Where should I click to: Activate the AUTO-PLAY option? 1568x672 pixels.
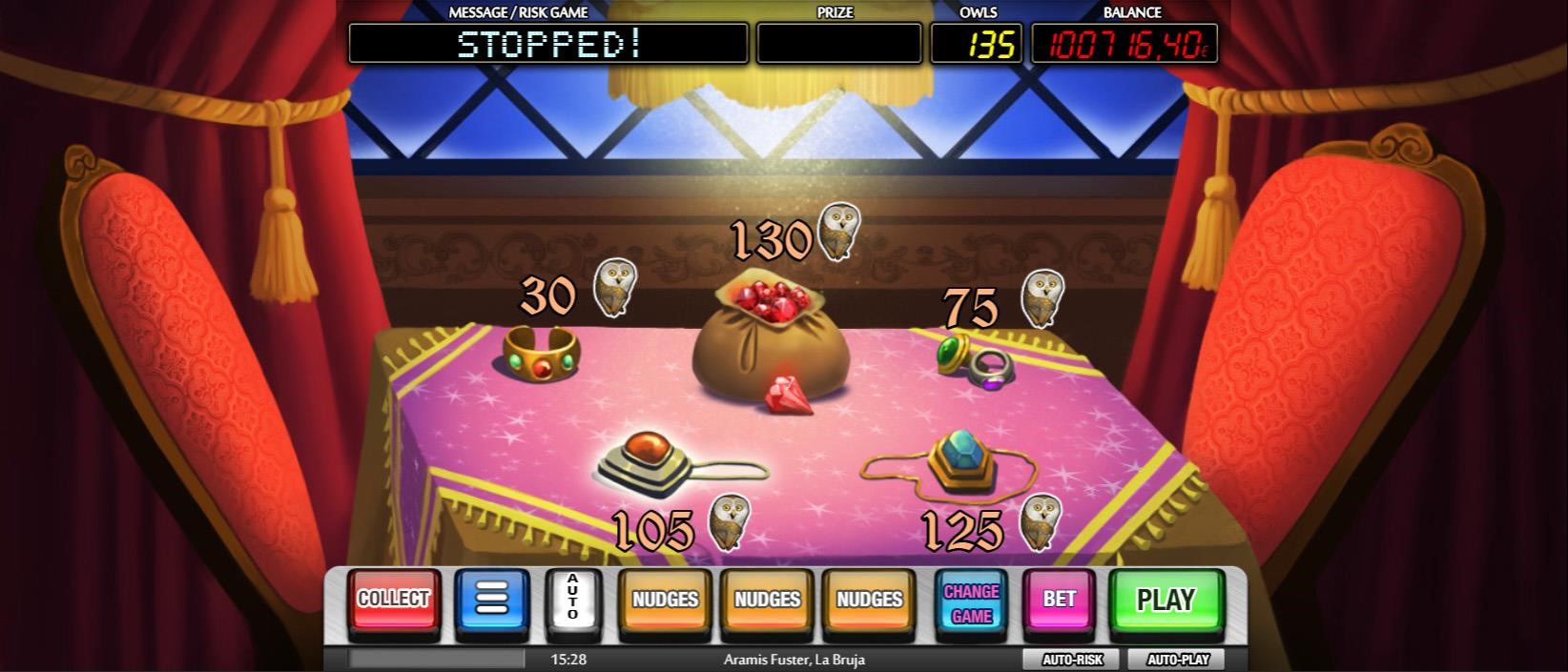pos(1177,660)
